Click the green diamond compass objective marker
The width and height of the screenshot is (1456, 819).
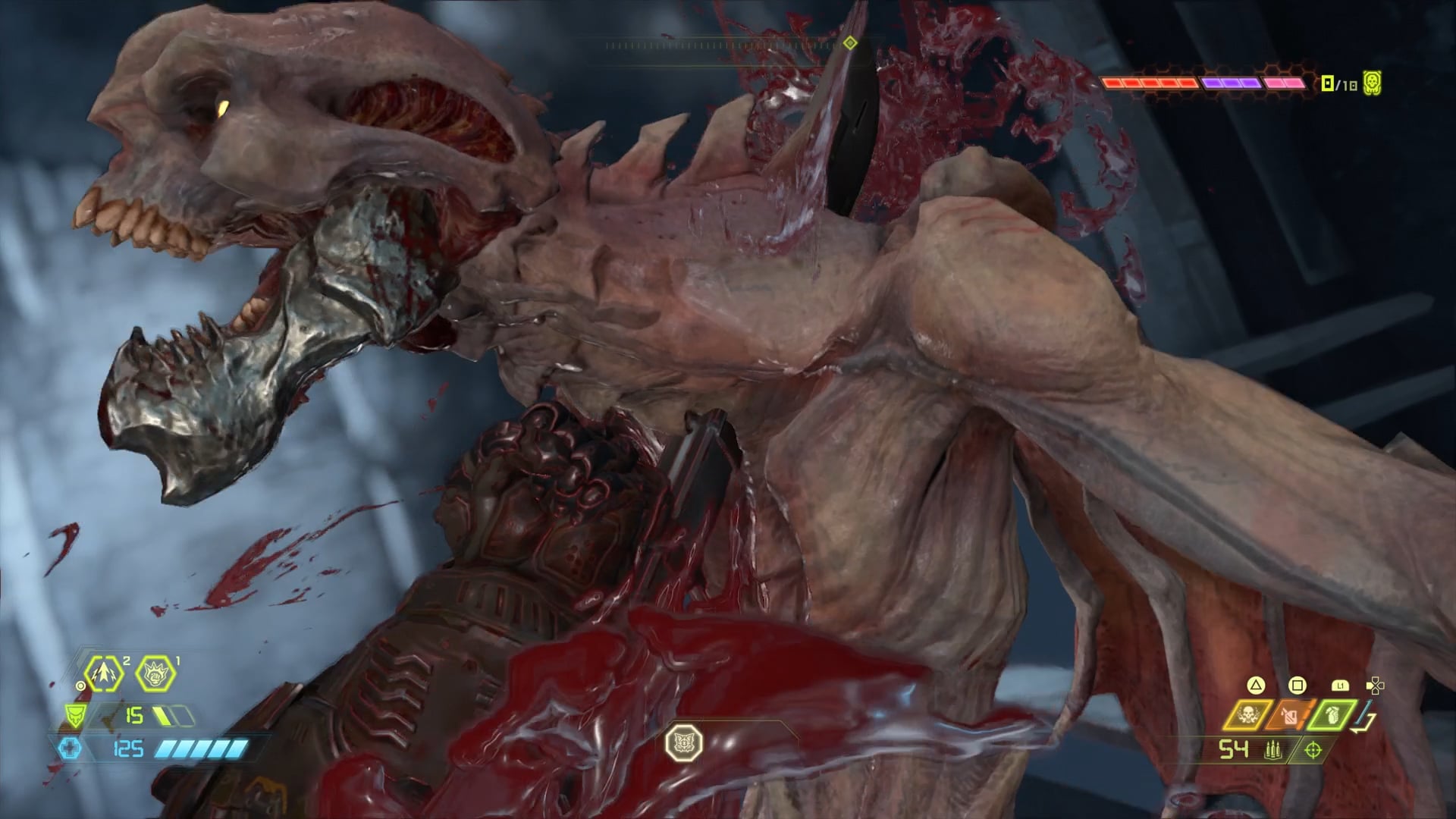[850, 43]
